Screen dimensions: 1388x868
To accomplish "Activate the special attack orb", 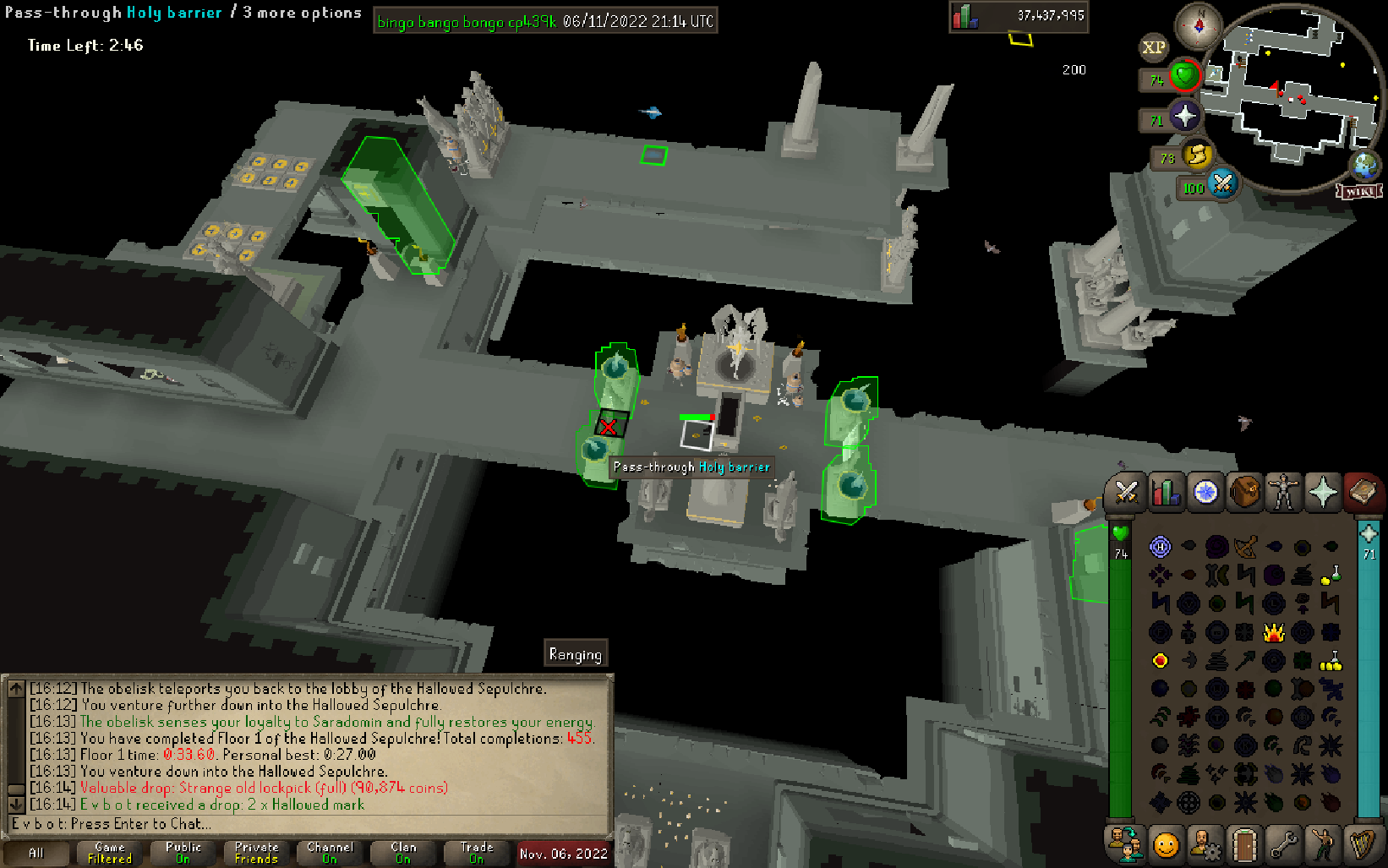I will pos(1222,183).
